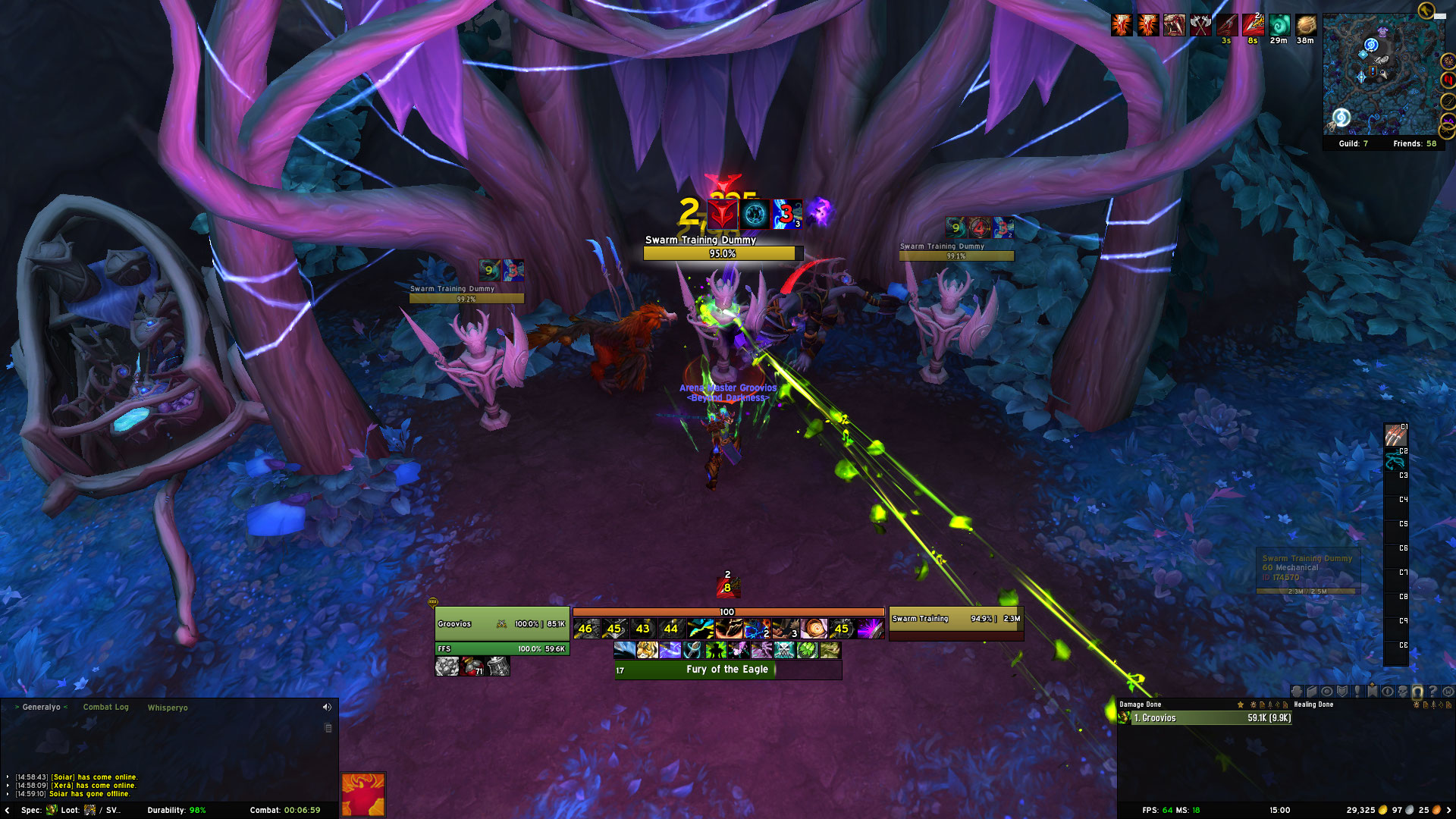Viewport: 1456px width, 819px height.
Task: Click the orange phoenix icon beside chat
Action: 363,794
